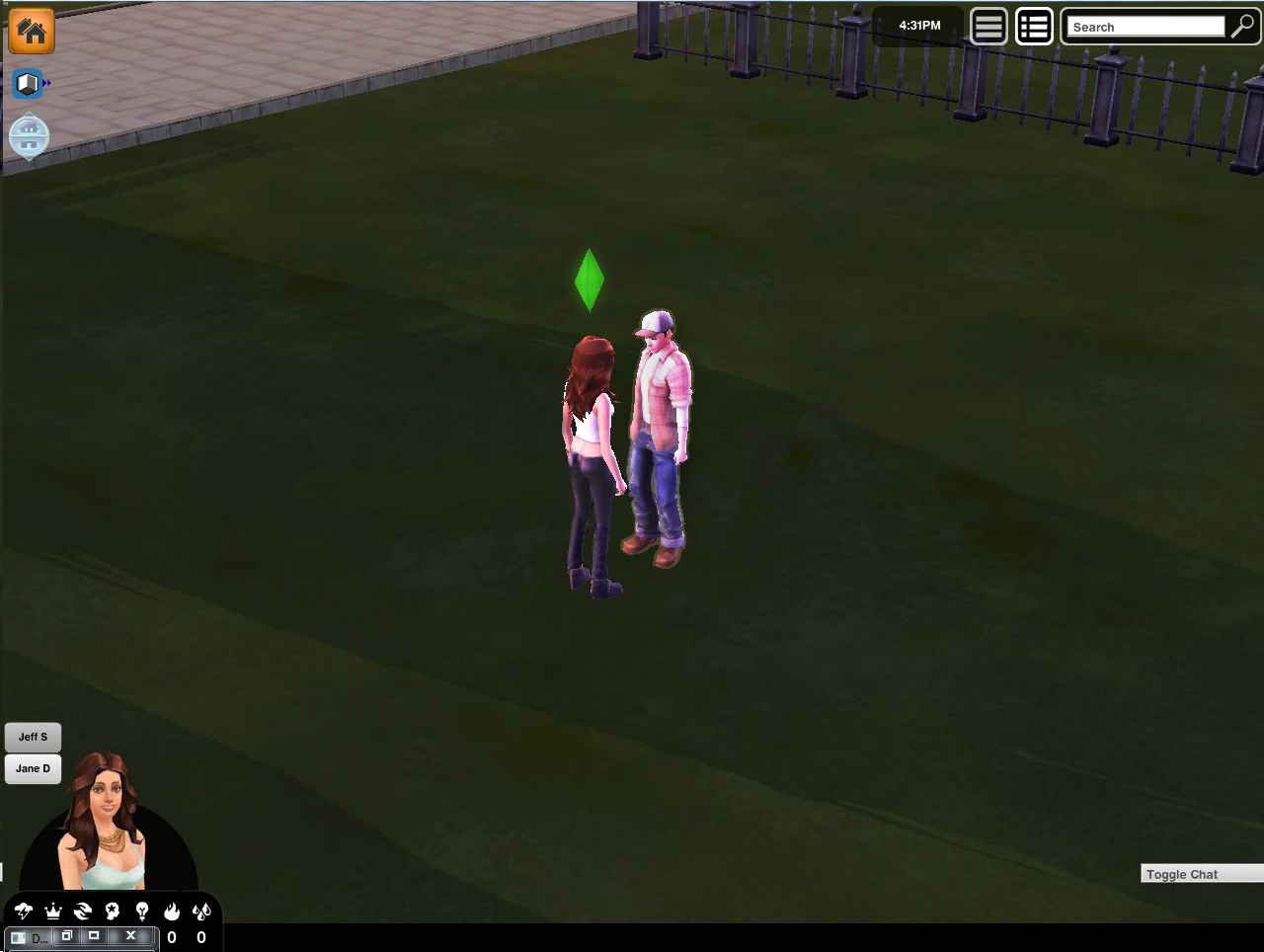Open the floor level view globe icon
This screenshot has height=952, width=1264.
[x=28, y=136]
